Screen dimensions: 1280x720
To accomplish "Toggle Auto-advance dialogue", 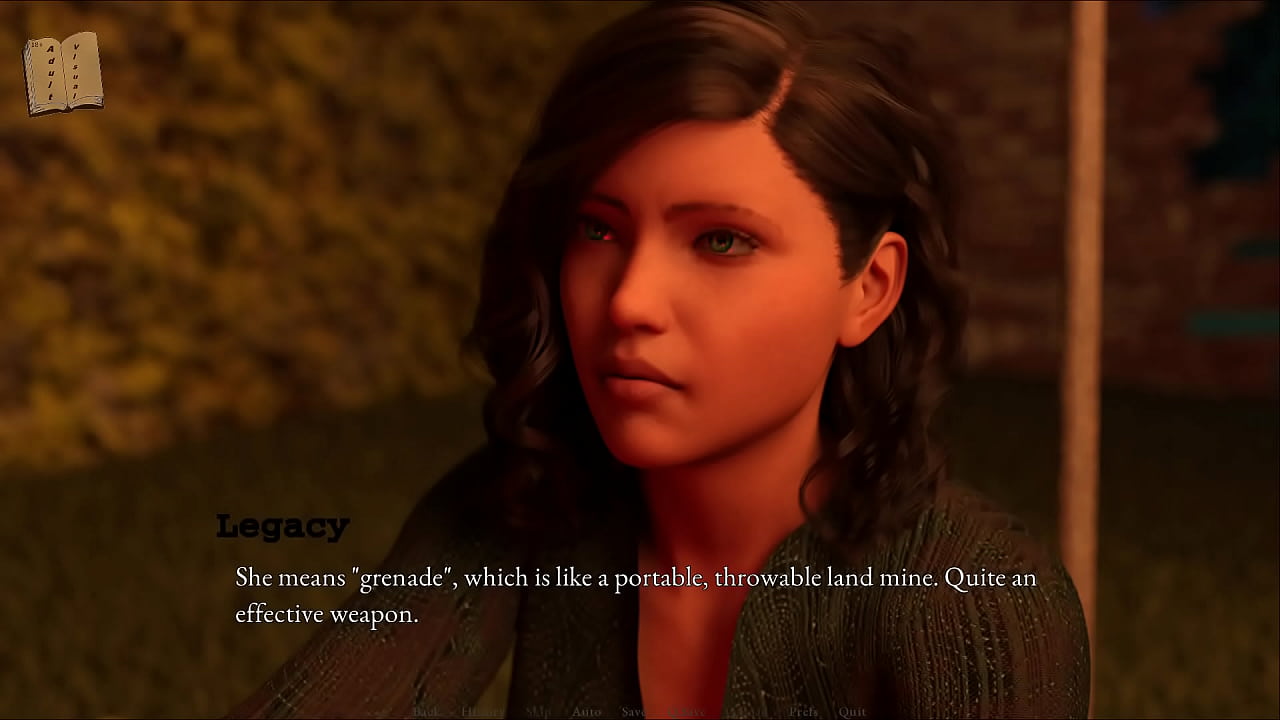I will click(586, 712).
